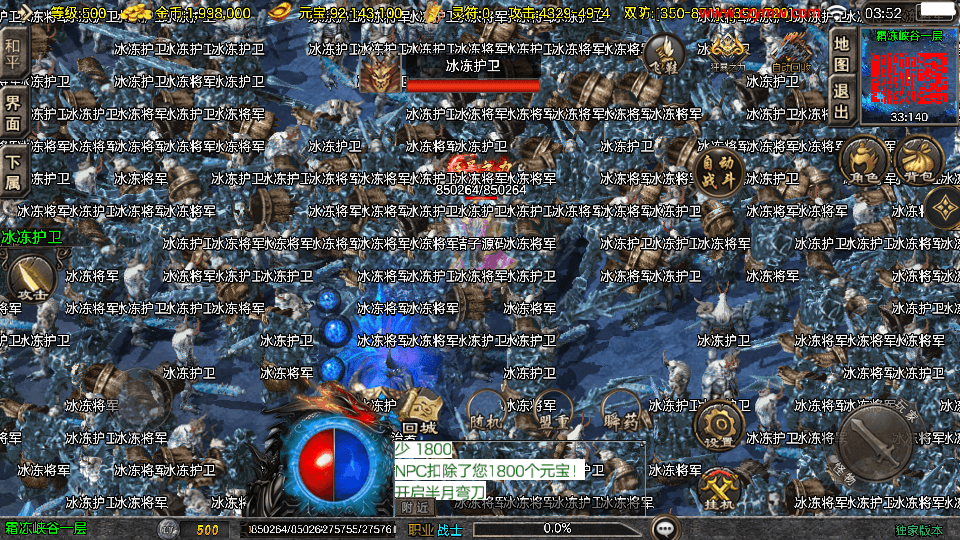
Task: Open the 背包 backpack
Action: pos(921,160)
